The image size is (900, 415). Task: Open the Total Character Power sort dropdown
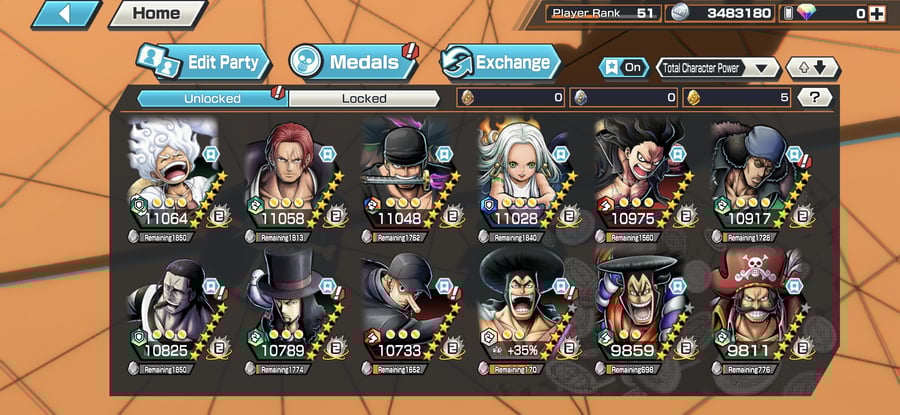719,68
